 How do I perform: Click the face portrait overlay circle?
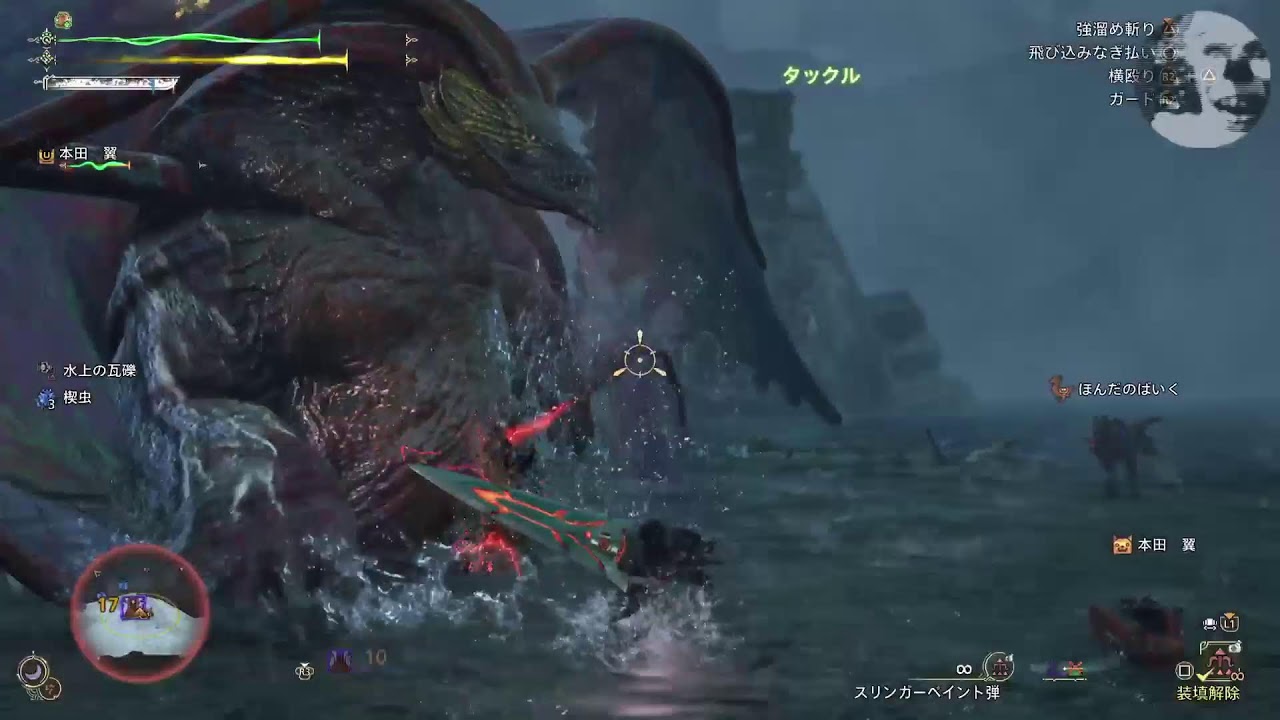(1204, 82)
